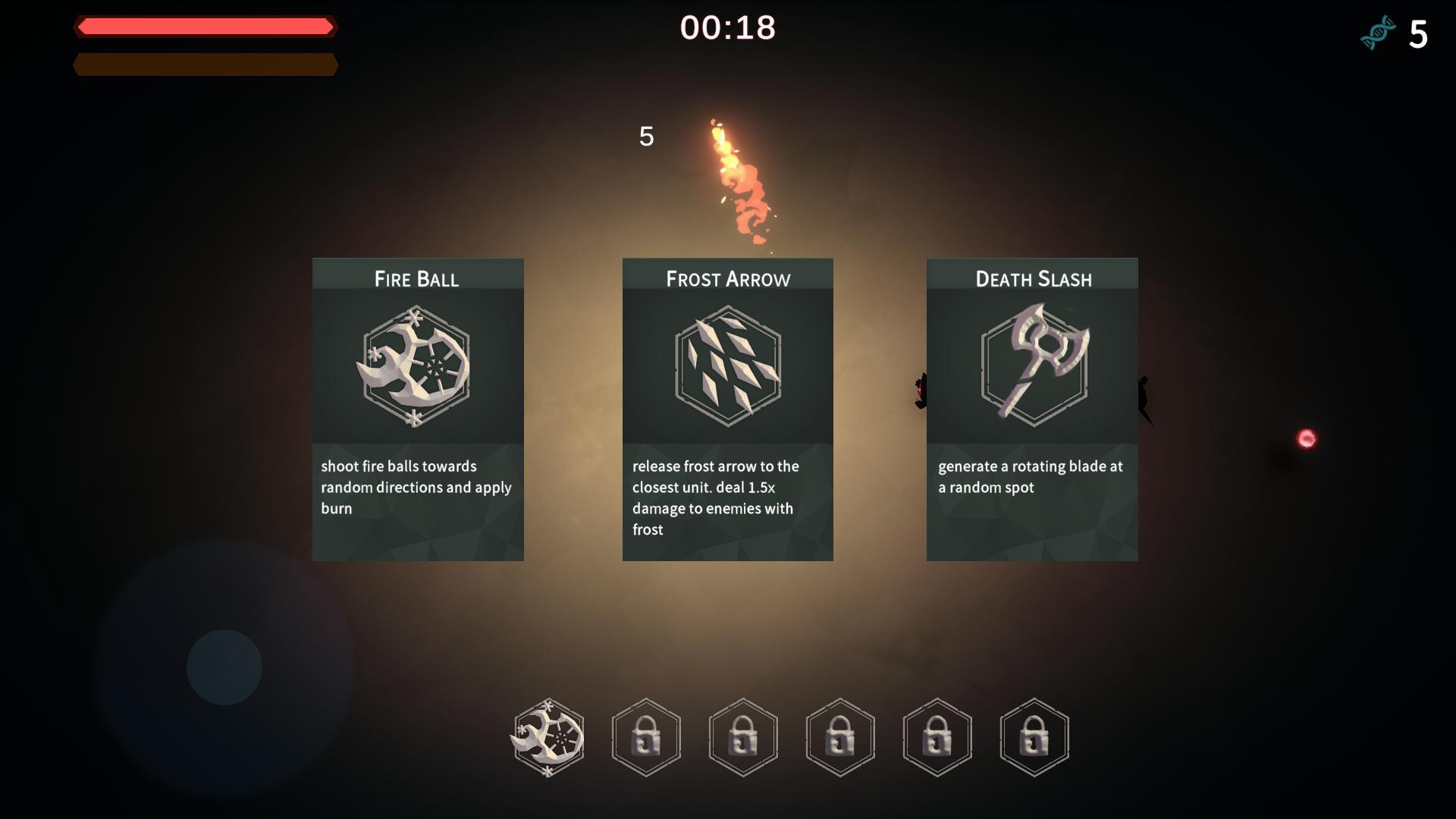Choose the Fire Ball upgrade card
Image resolution: width=1456 pixels, height=819 pixels.
point(417,409)
